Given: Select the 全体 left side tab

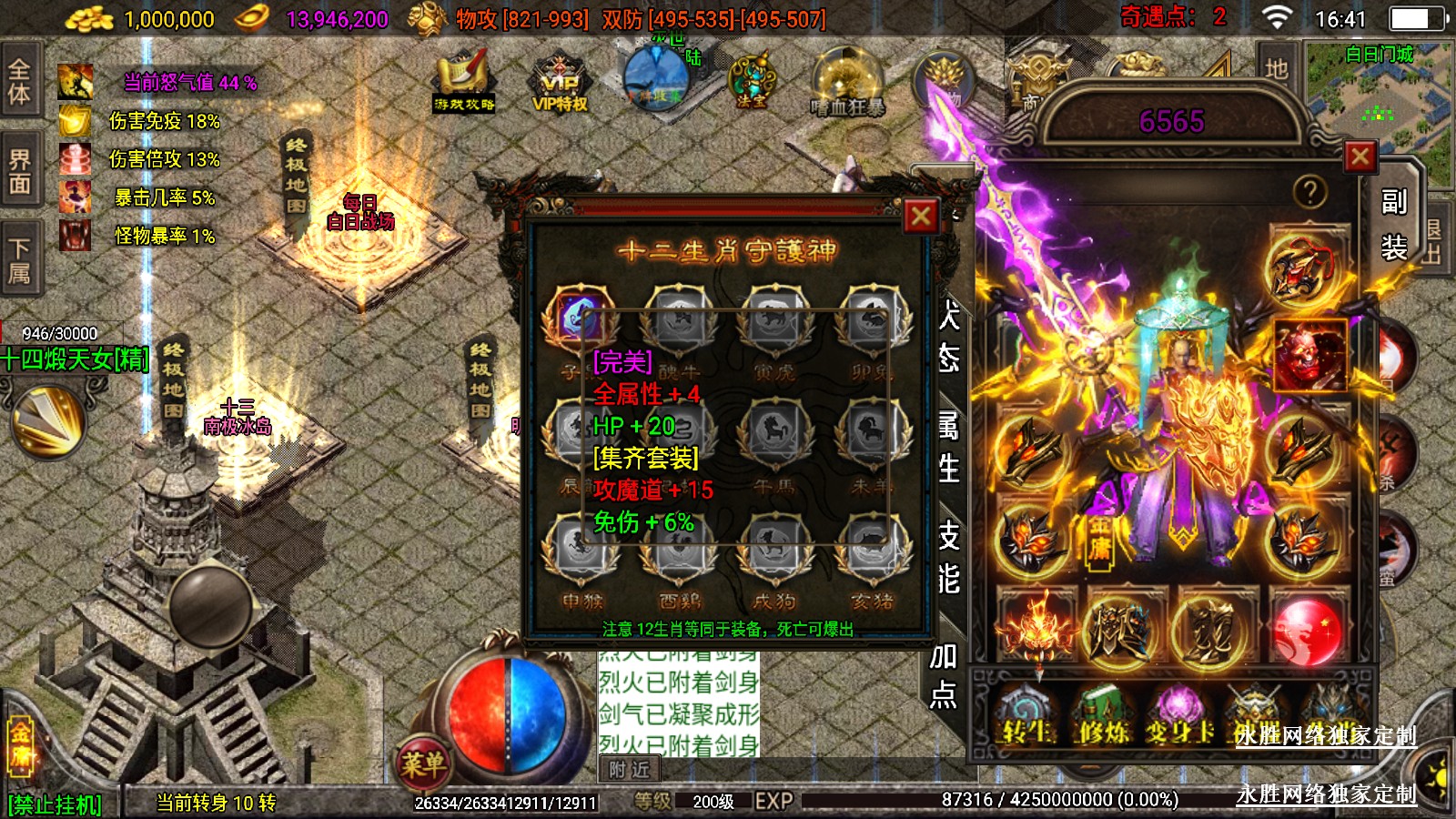Looking at the screenshot, I should click(19, 81).
